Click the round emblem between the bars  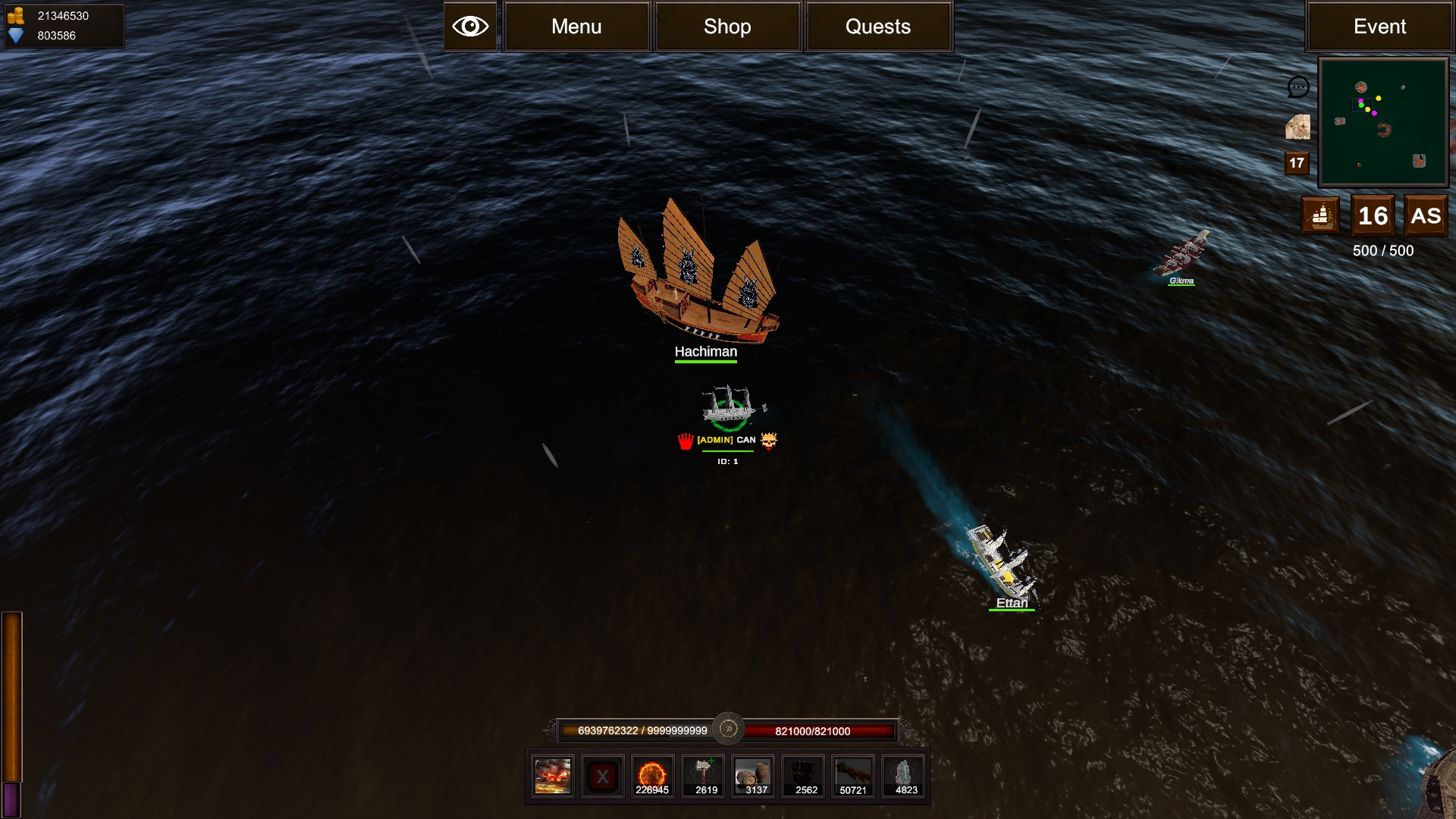pyautogui.click(x=728, y=729)
